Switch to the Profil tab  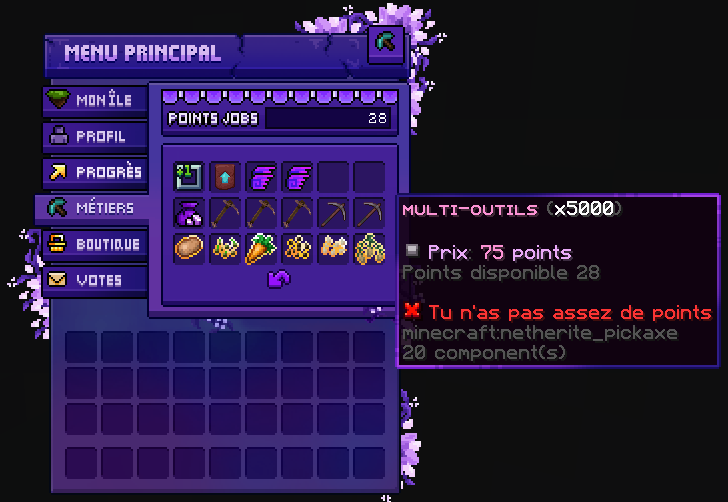93,136
